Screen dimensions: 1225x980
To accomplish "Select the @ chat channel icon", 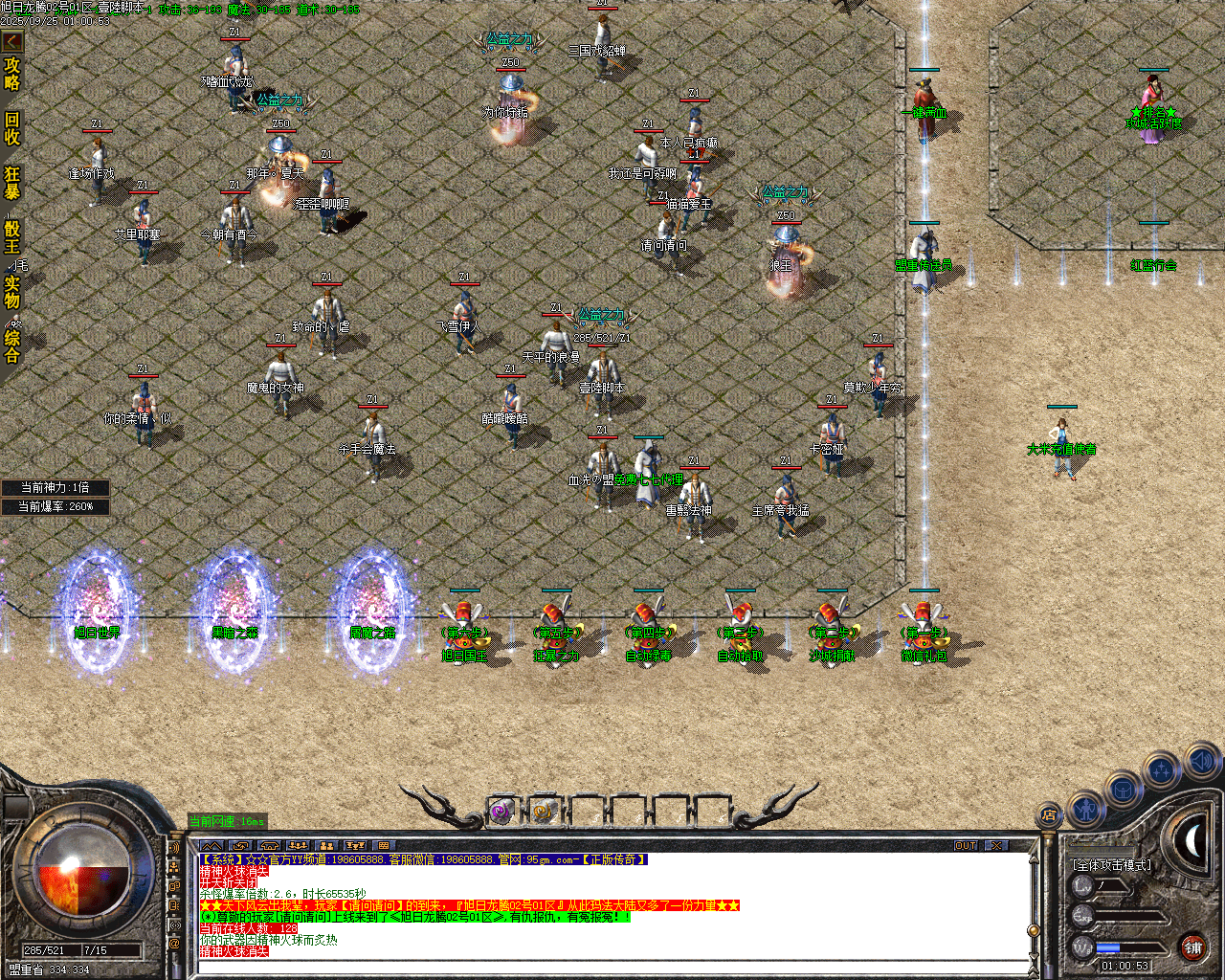I will pos(173,942).
